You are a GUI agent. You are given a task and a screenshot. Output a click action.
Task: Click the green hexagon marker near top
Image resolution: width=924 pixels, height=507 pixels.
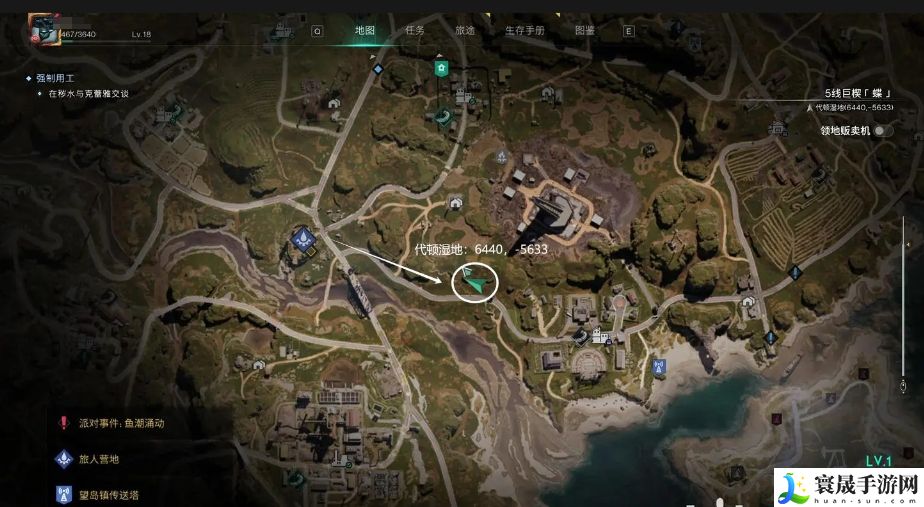[440, 67]
